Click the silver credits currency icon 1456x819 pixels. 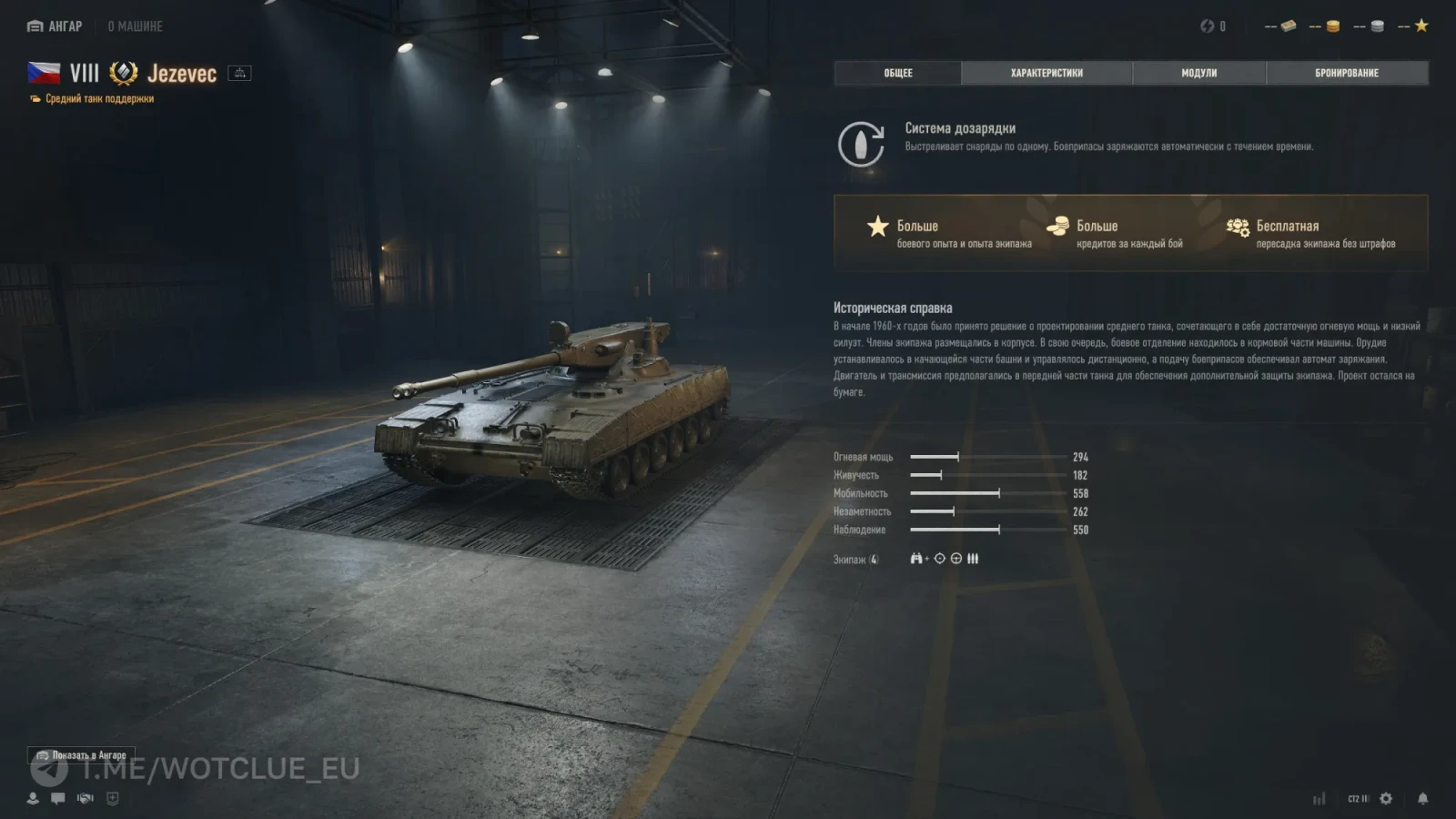[x=1377, y=26]
